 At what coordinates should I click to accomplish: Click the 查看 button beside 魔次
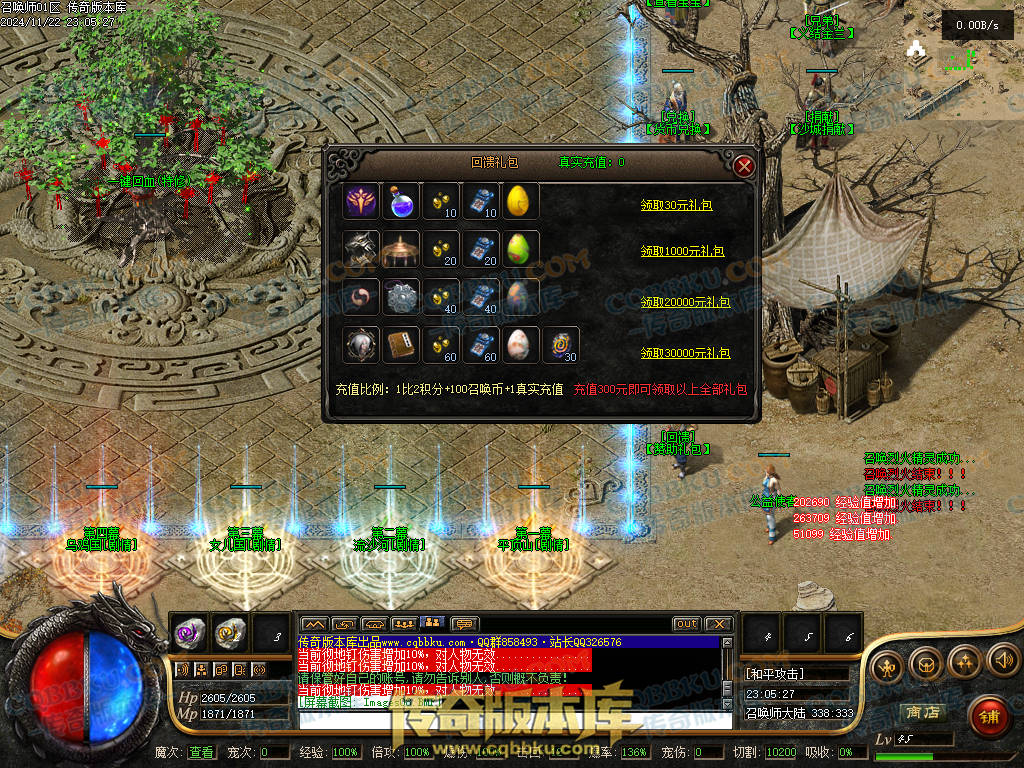pyautogui.click(x=201, y=752)
